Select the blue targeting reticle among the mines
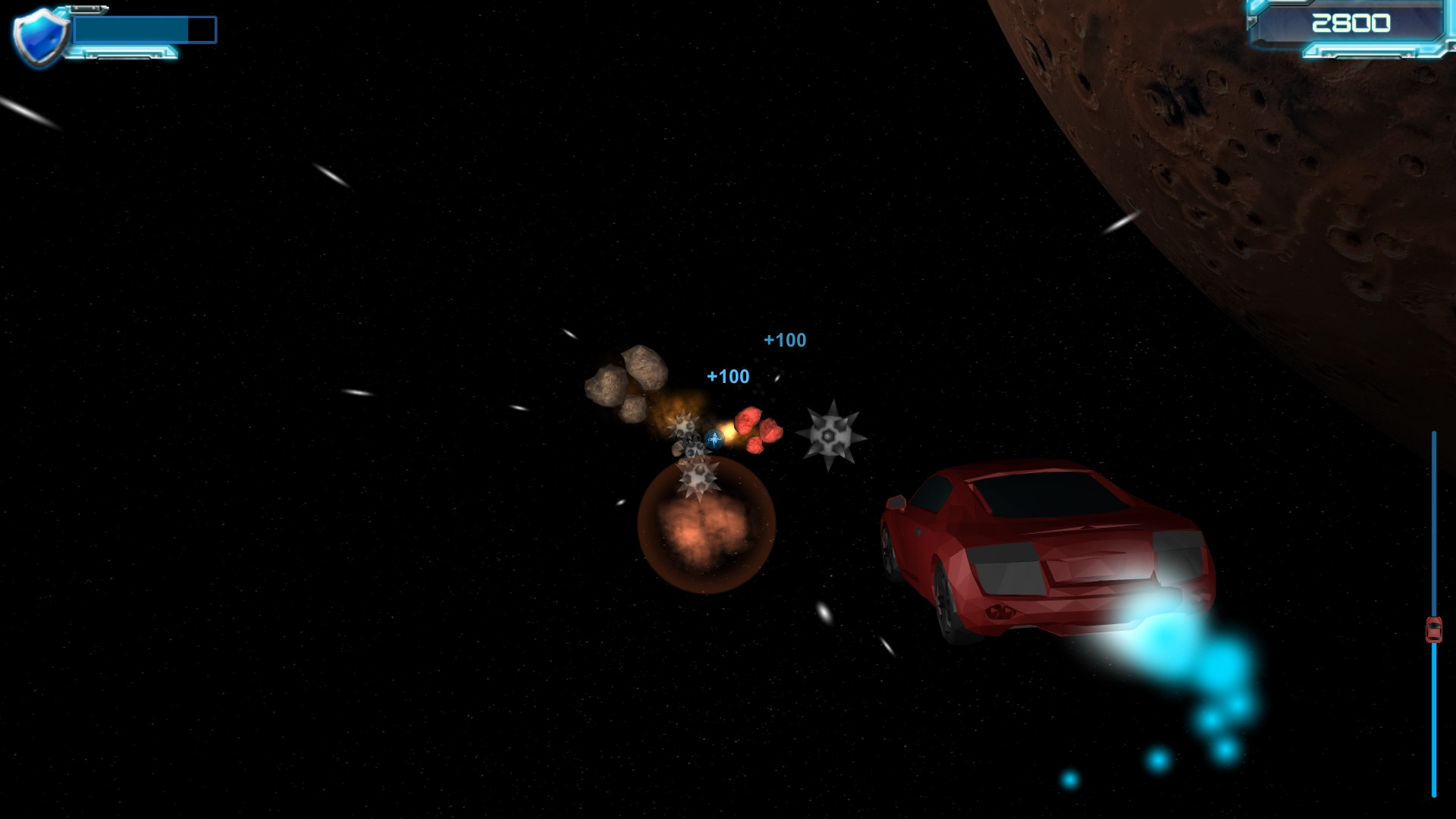Image resolution: width=1456 pixels, height=819 pixels. pos(713,438)
